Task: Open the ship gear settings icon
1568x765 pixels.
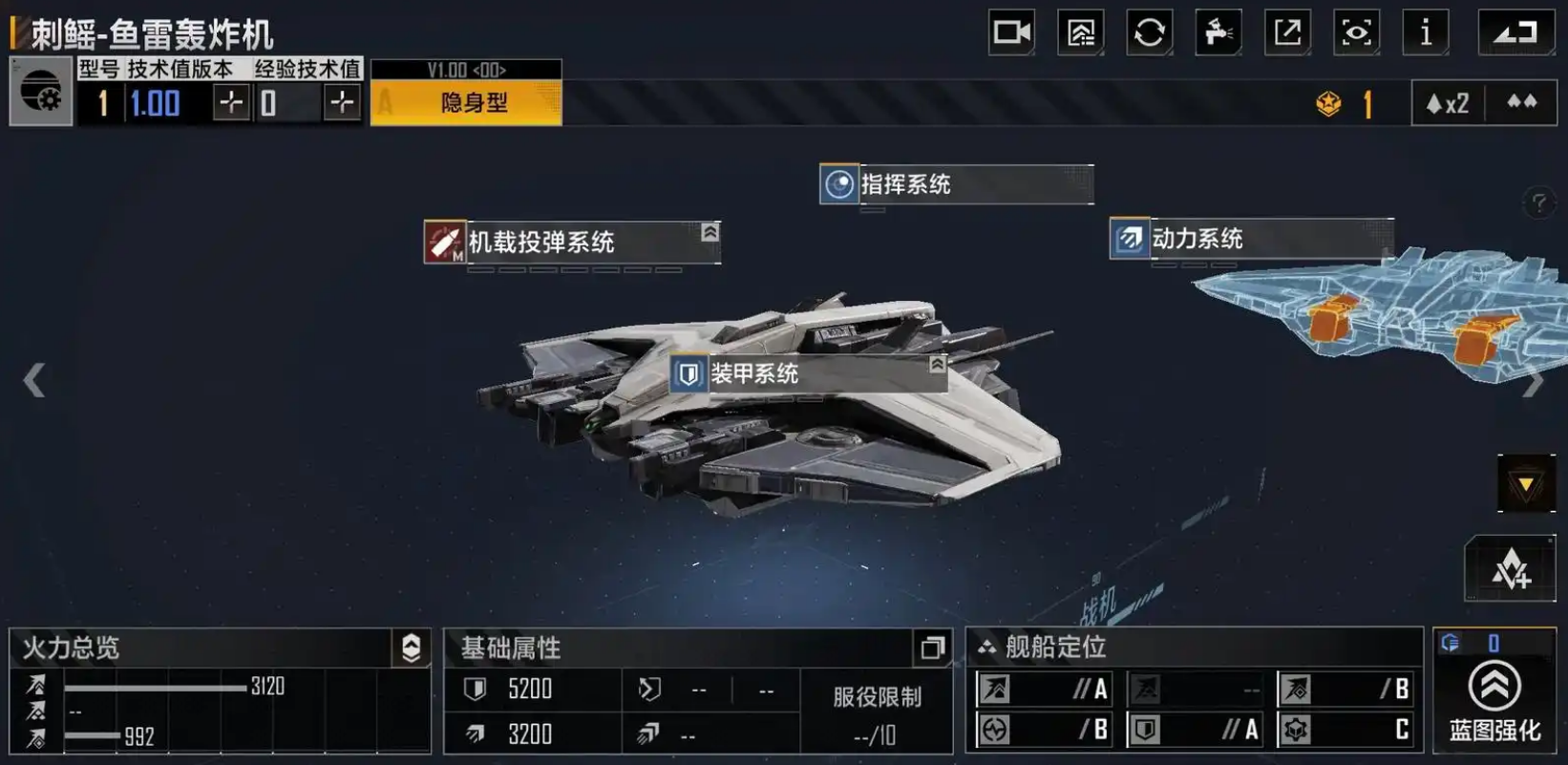Action: pos(41,92)
